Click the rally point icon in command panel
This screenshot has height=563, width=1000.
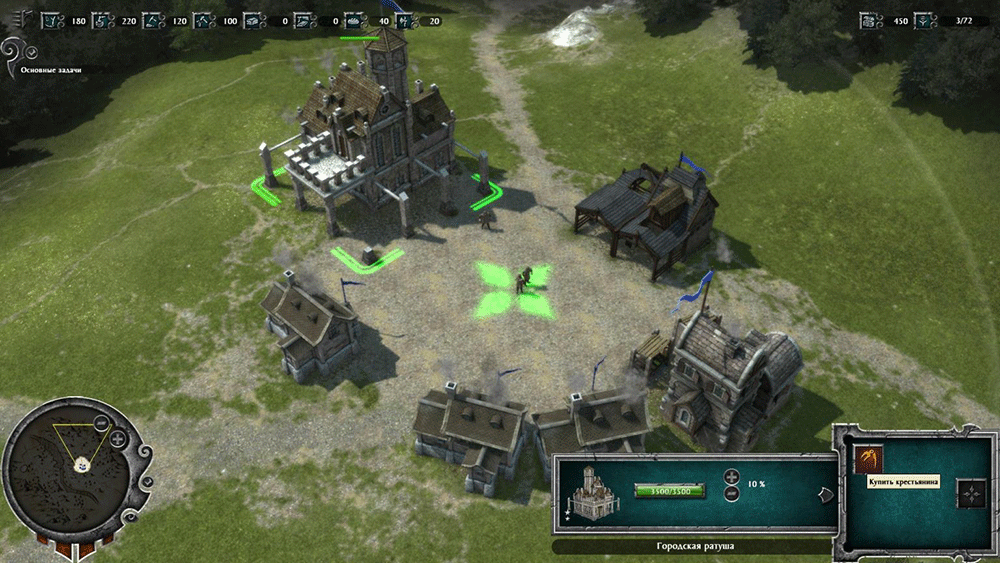(971, 492)
